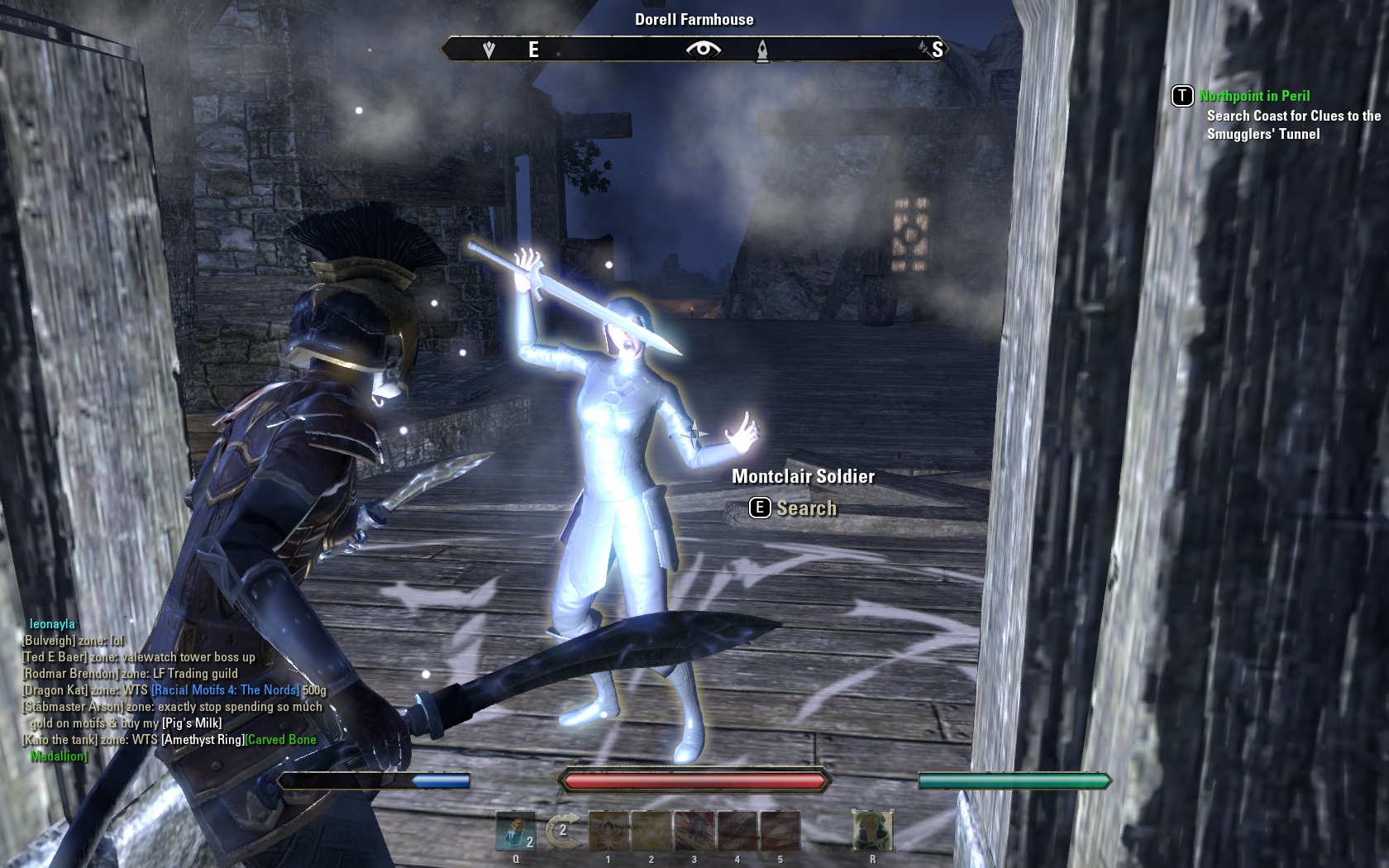Click Ted E Baer's name in chat

[x=55, y=657]
